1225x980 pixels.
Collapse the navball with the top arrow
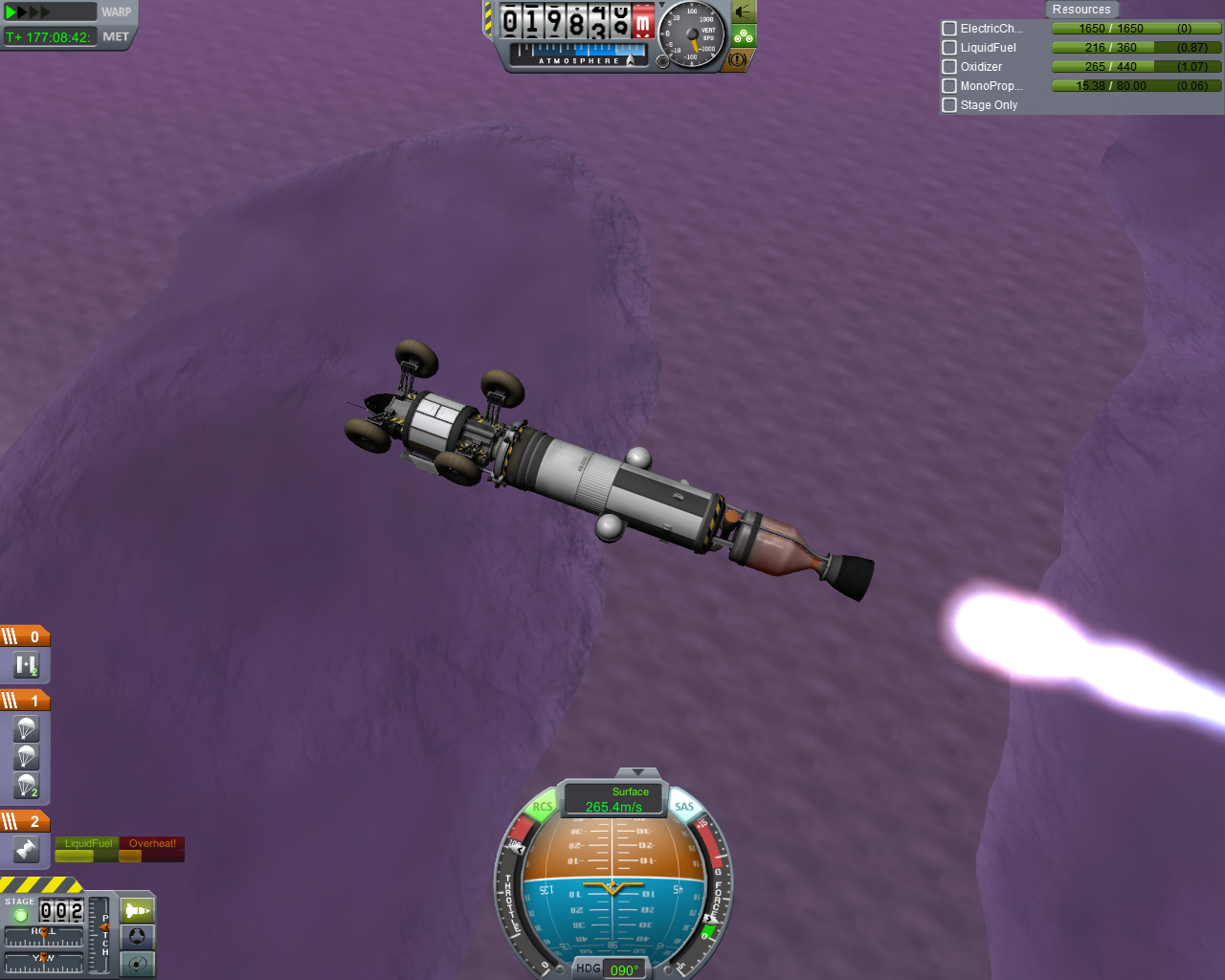click(x=637, y=771)
